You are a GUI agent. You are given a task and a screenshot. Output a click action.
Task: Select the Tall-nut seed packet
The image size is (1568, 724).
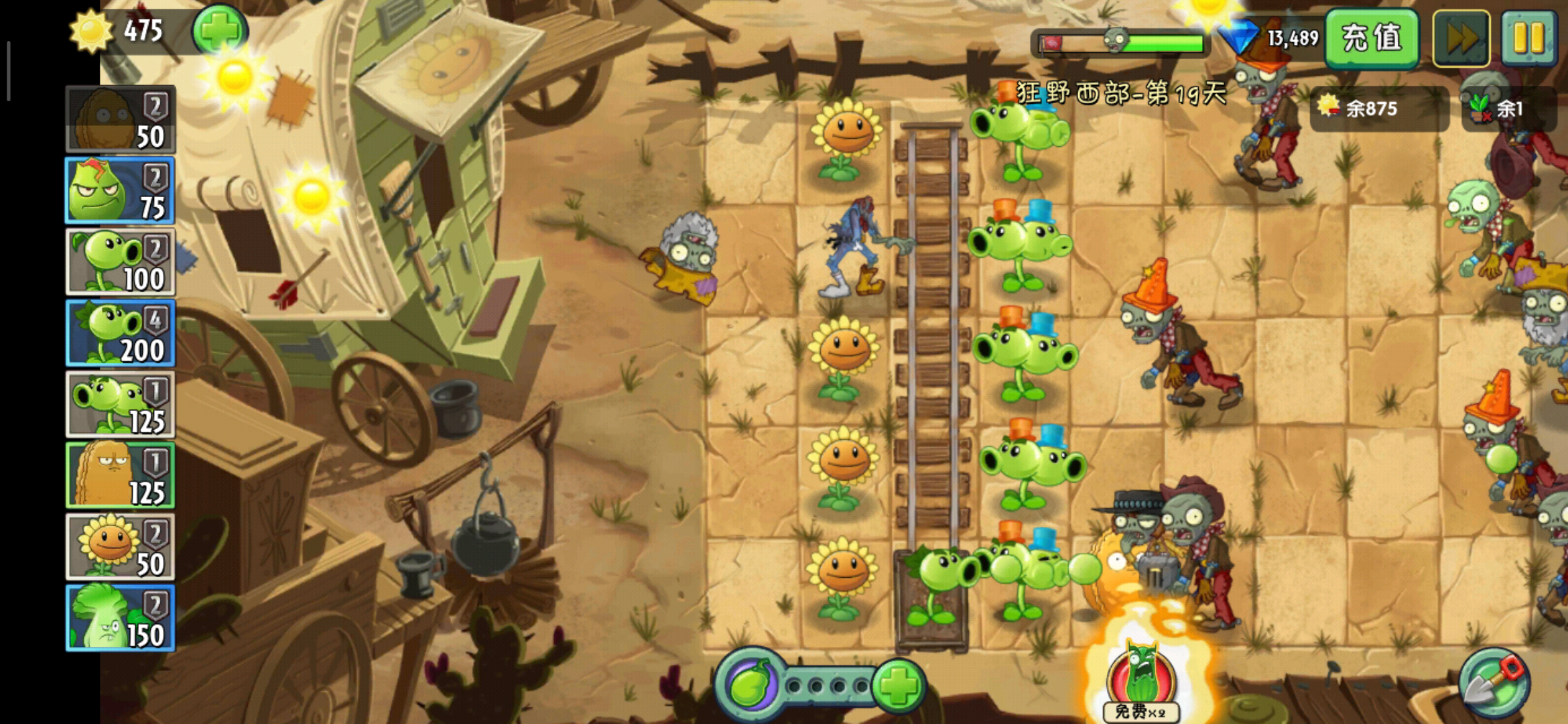pyautogui.click(x=121, y=475)
